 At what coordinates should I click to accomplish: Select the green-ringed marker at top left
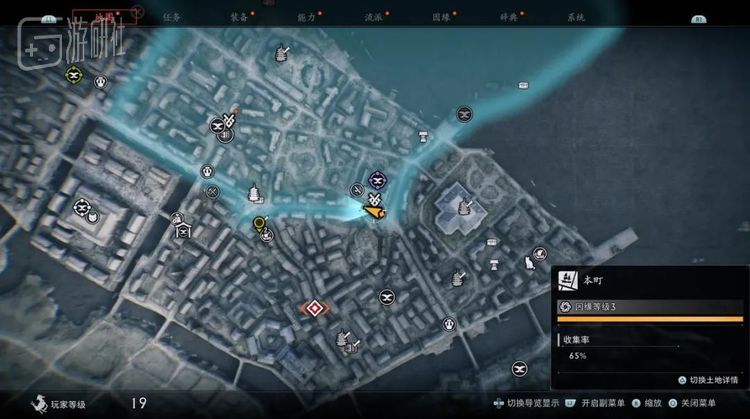click(73, 74)
